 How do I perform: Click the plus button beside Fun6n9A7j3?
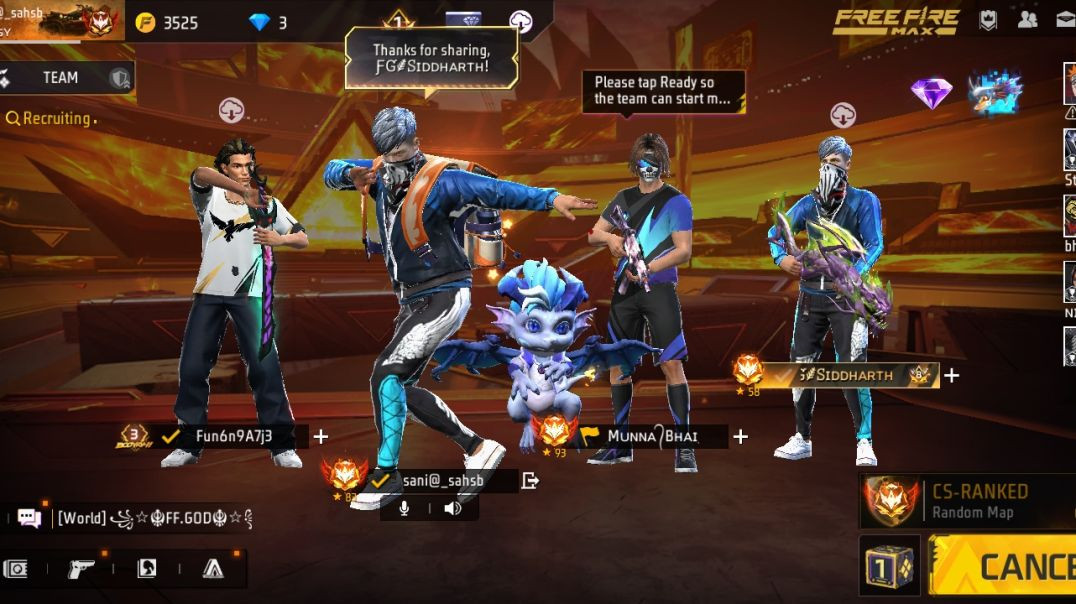[320, 436]
